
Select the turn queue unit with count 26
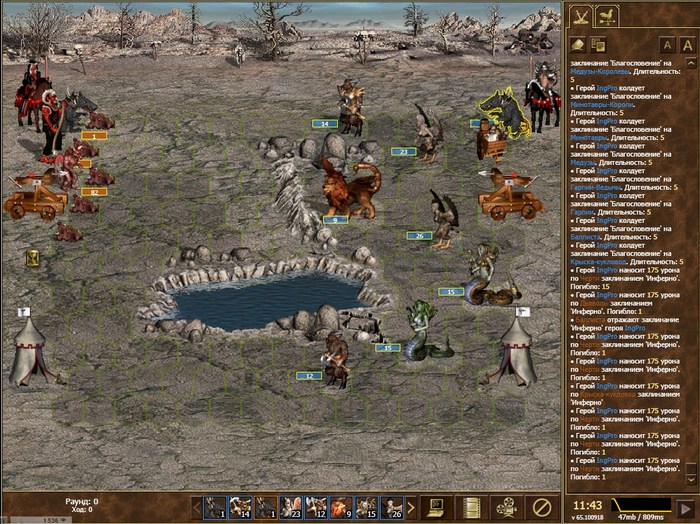click(x=392, y=507)
